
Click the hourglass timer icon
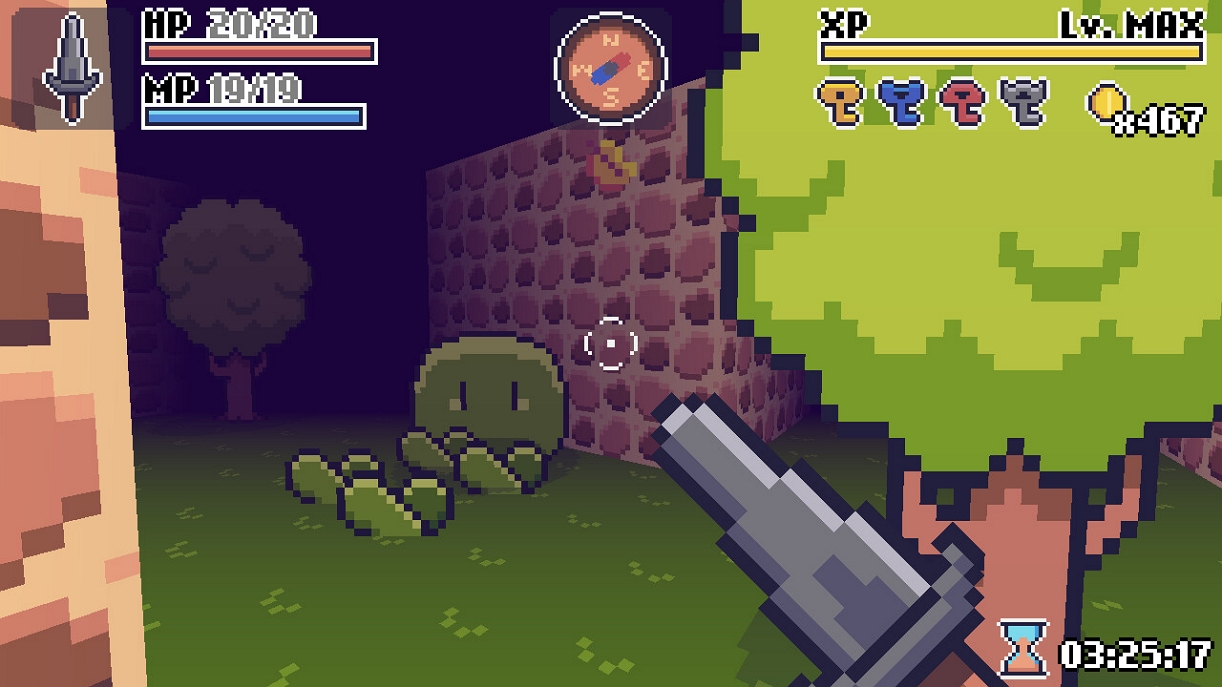(1024, 649)
